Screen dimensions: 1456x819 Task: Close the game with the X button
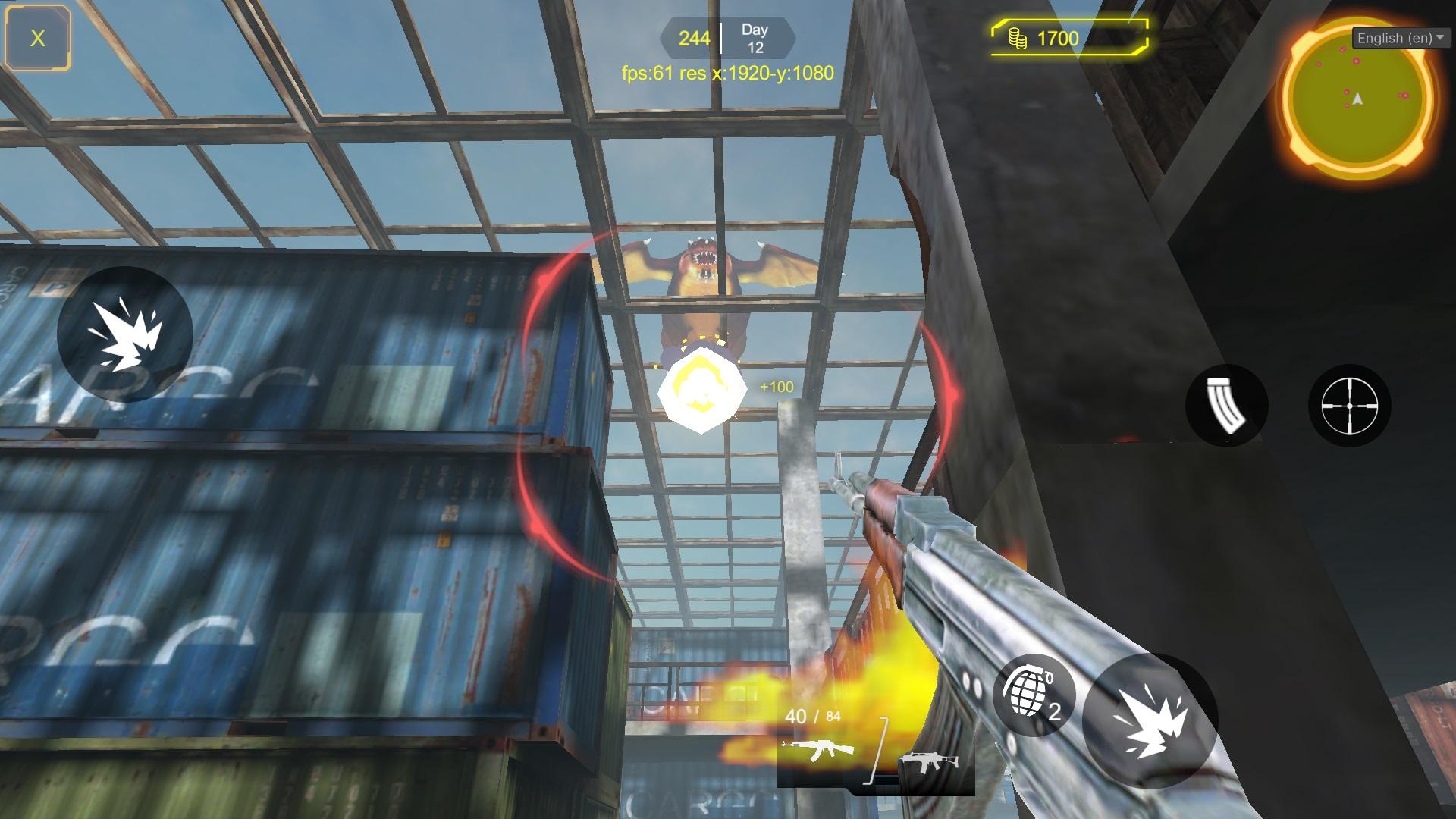pyautogui.click(x=37, y=38)
